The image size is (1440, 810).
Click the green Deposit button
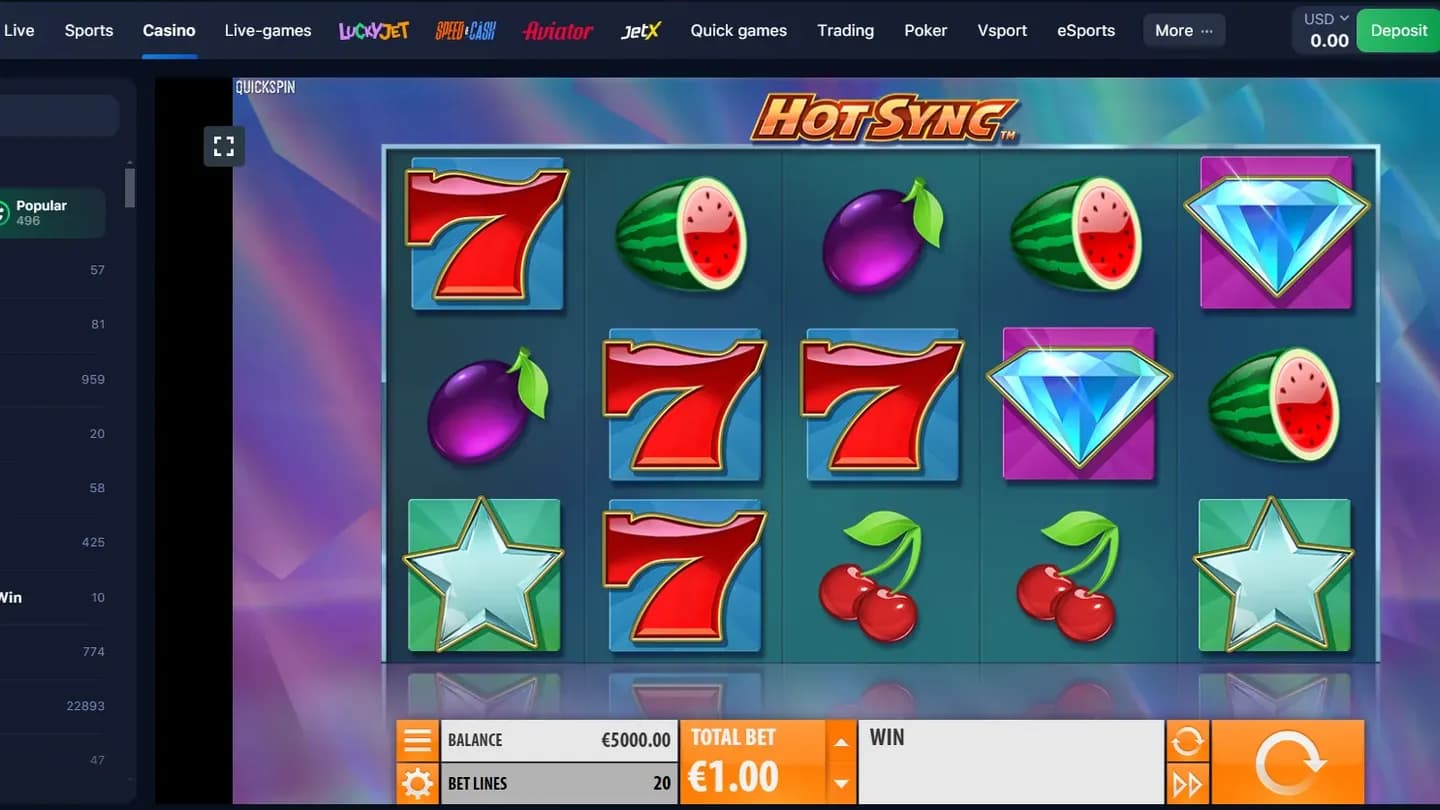pos(1397,30)
